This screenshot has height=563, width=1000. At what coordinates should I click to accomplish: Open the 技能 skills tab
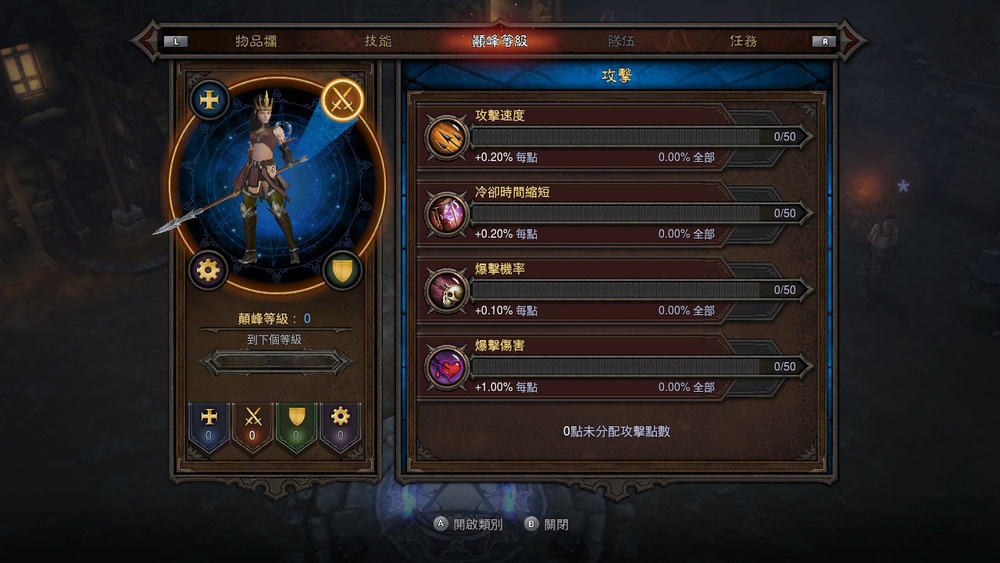click(x=378, y=42)
